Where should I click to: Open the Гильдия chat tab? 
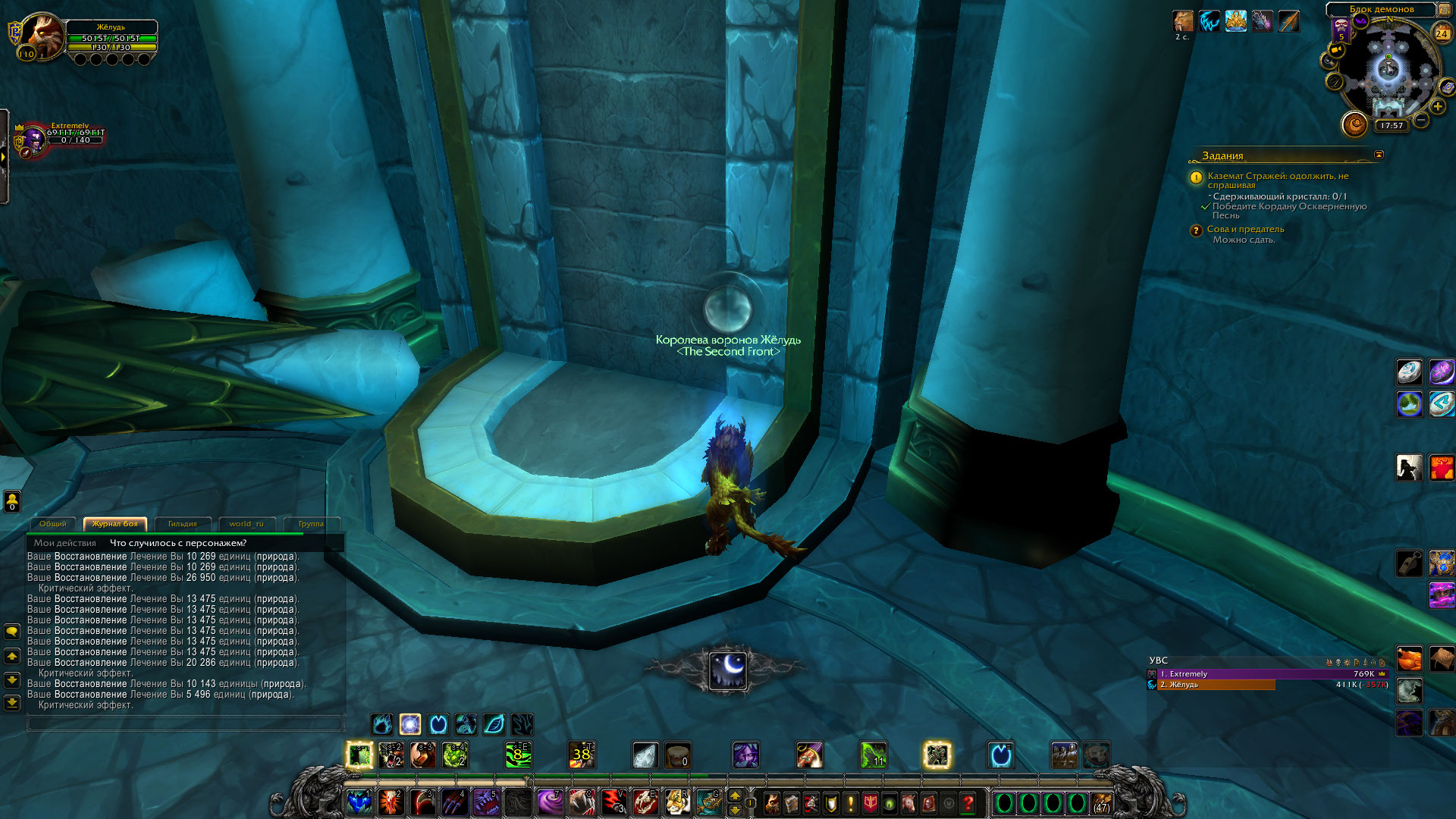coord(182,524)
